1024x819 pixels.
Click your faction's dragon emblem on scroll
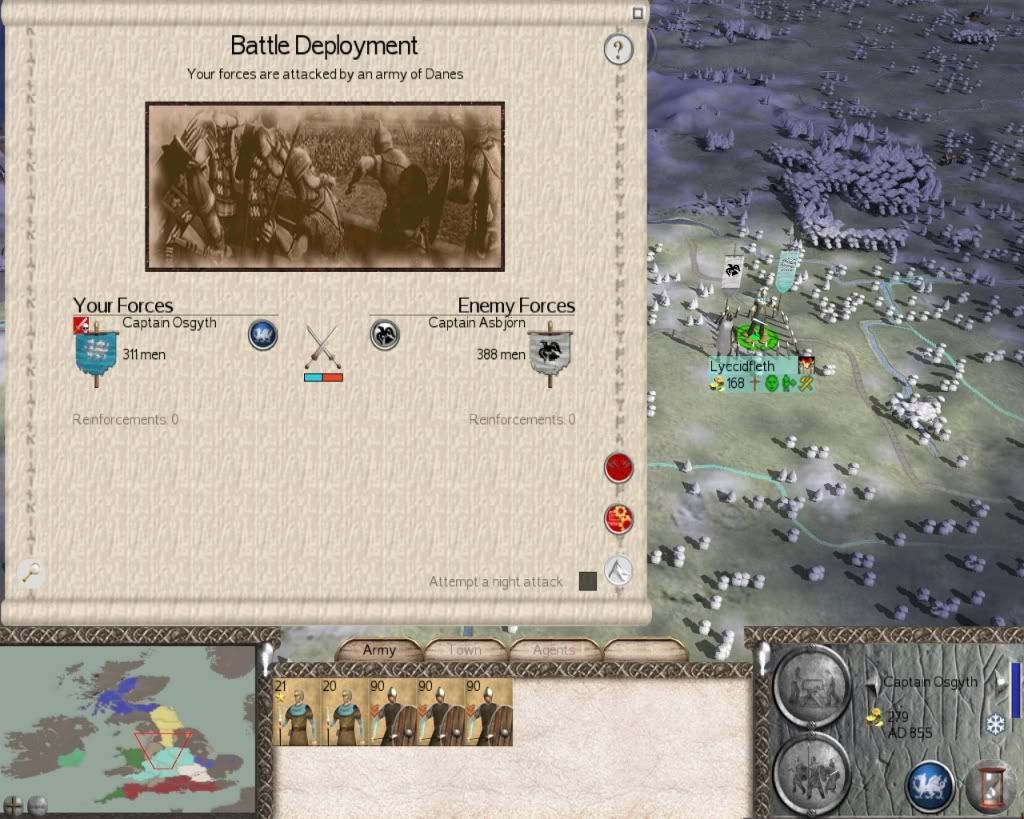point(262,335)
